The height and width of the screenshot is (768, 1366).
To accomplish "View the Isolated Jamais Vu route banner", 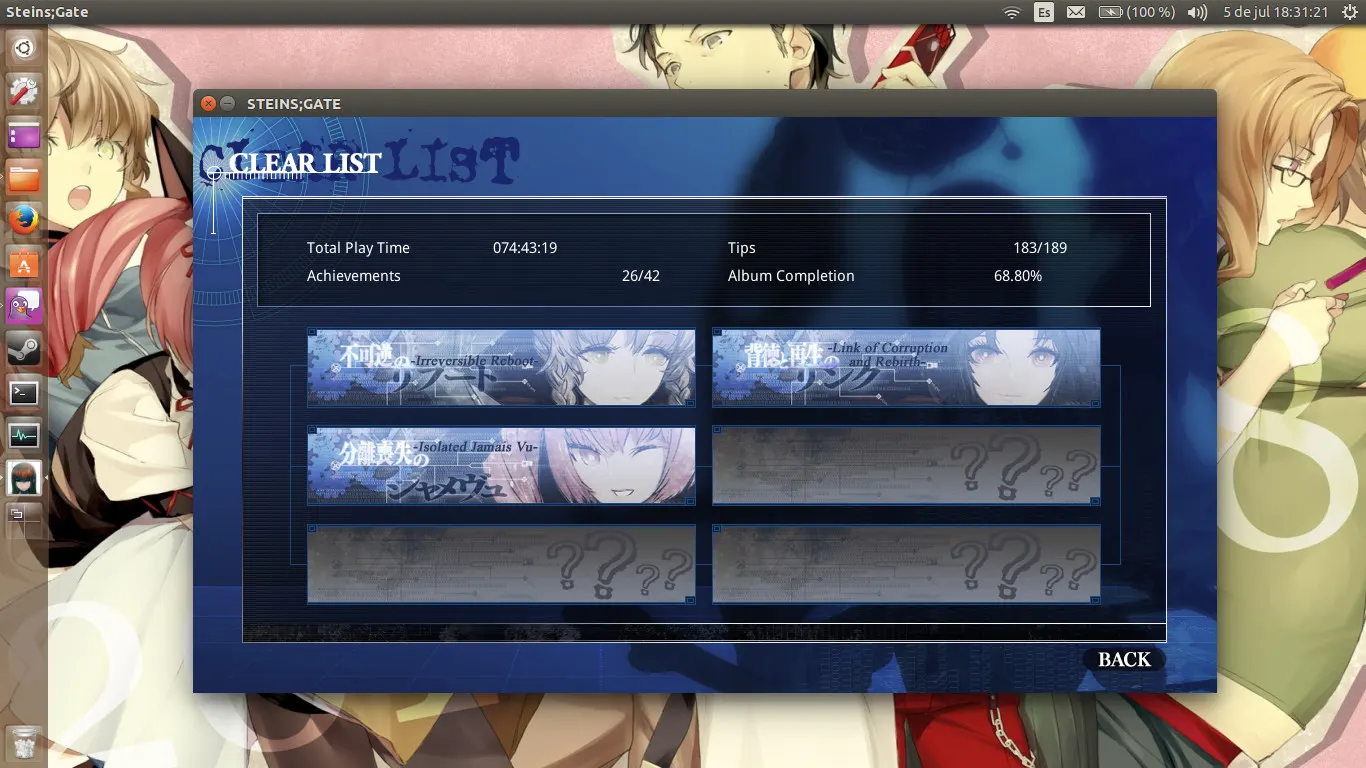I will tap(501, 465).
